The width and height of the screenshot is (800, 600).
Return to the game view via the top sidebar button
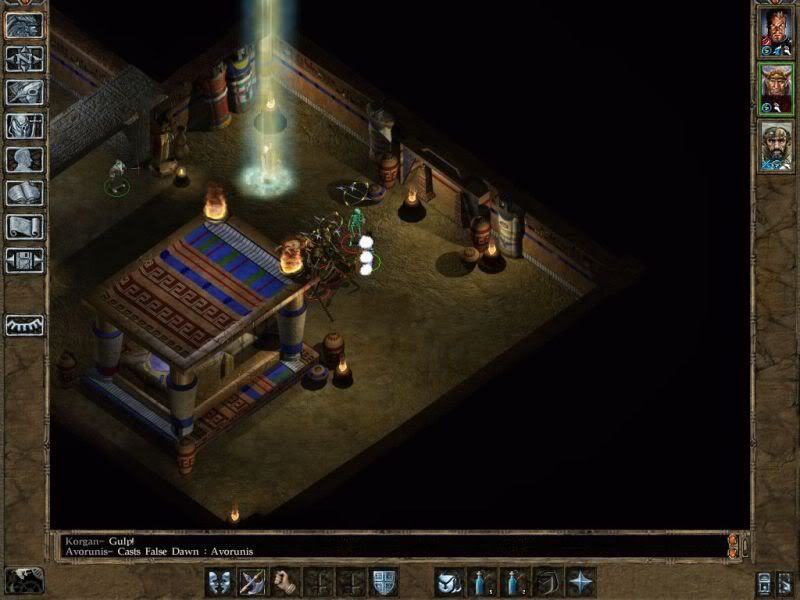[x=24, y=25]
